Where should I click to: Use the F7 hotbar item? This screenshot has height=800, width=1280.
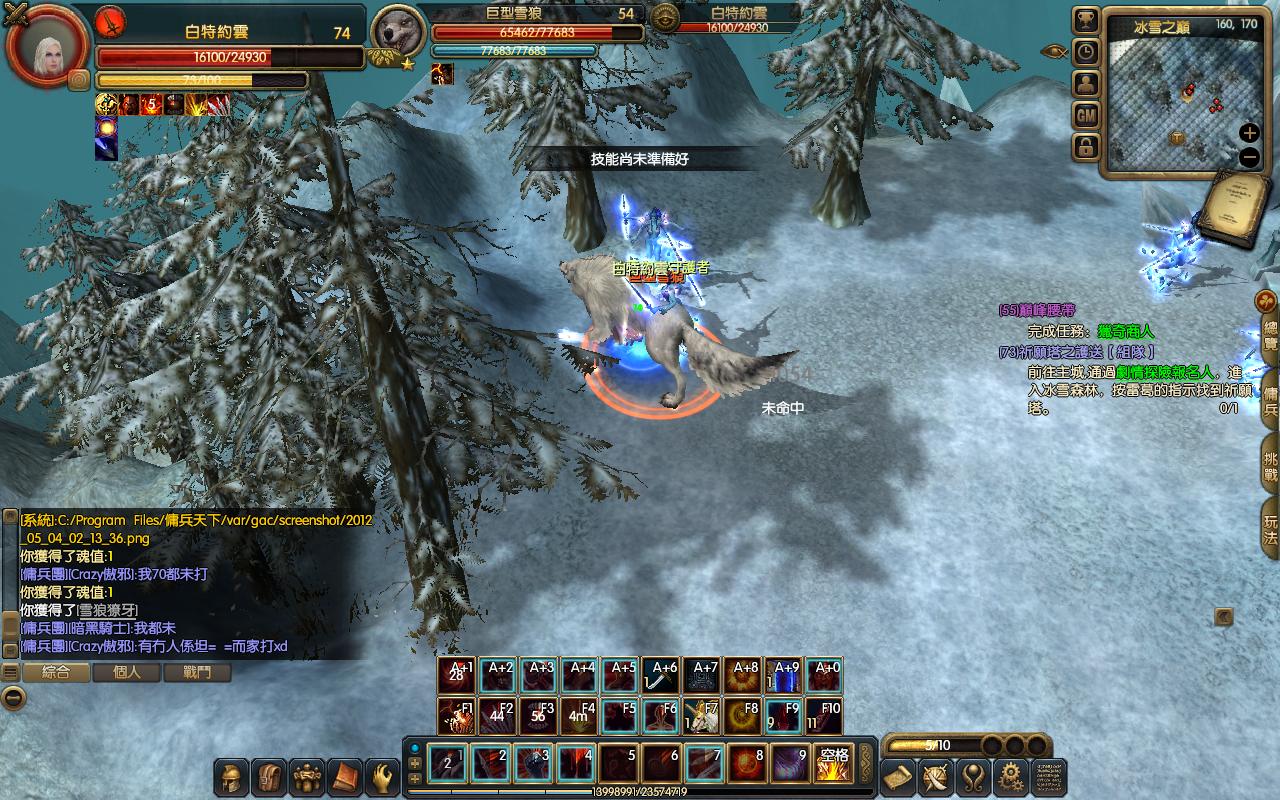point(702,716)
